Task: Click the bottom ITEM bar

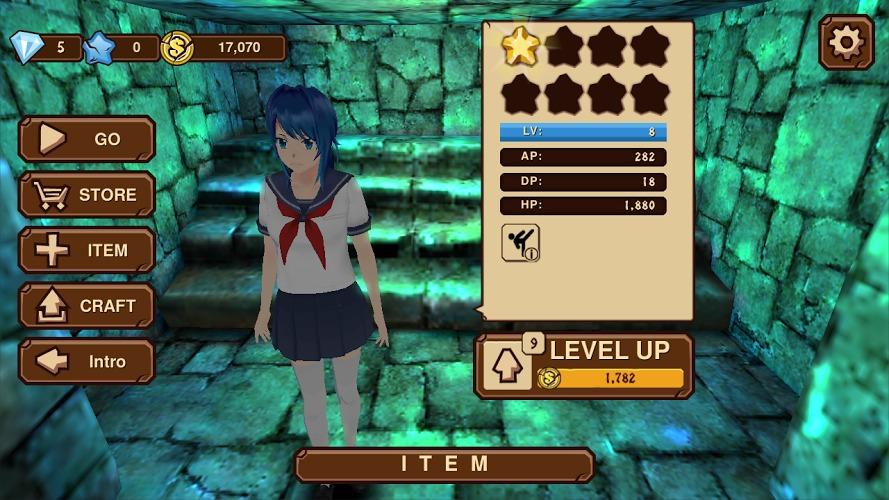Action: [x=445, y=465]
